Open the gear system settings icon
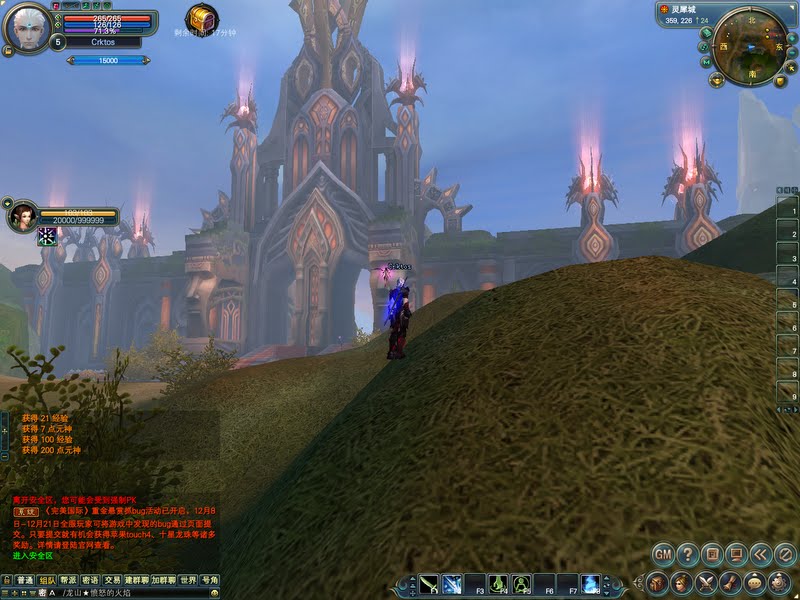Viewport: 800px width, 600px height. (780, 582)
